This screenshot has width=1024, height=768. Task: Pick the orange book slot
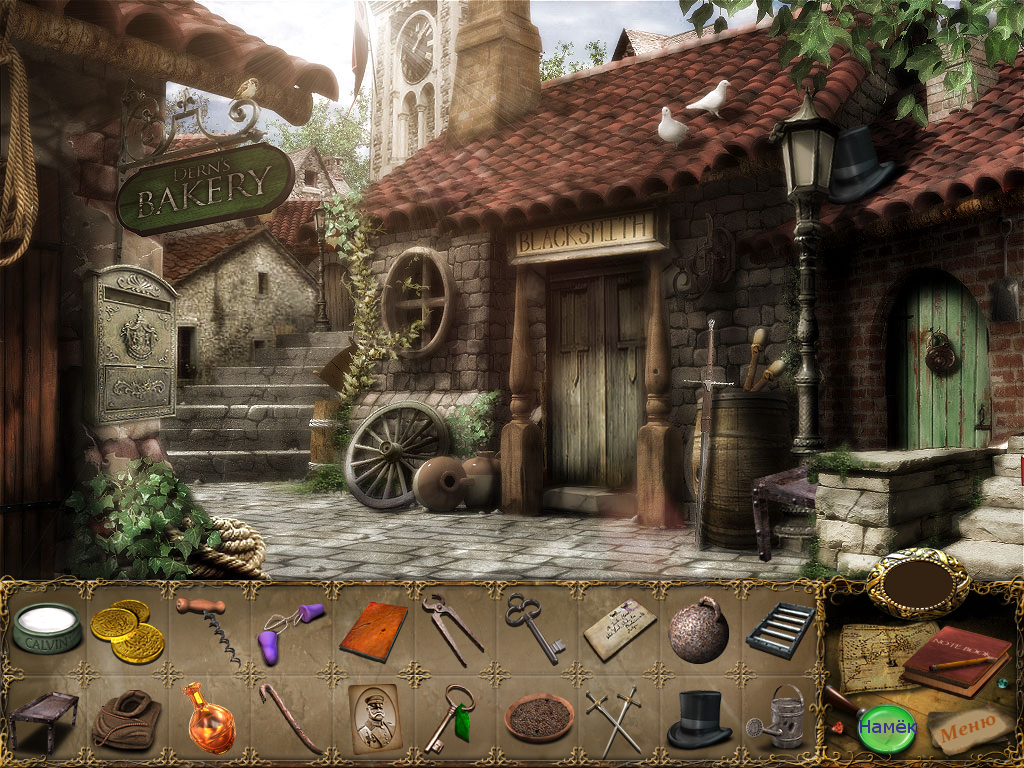coord(373,630)
